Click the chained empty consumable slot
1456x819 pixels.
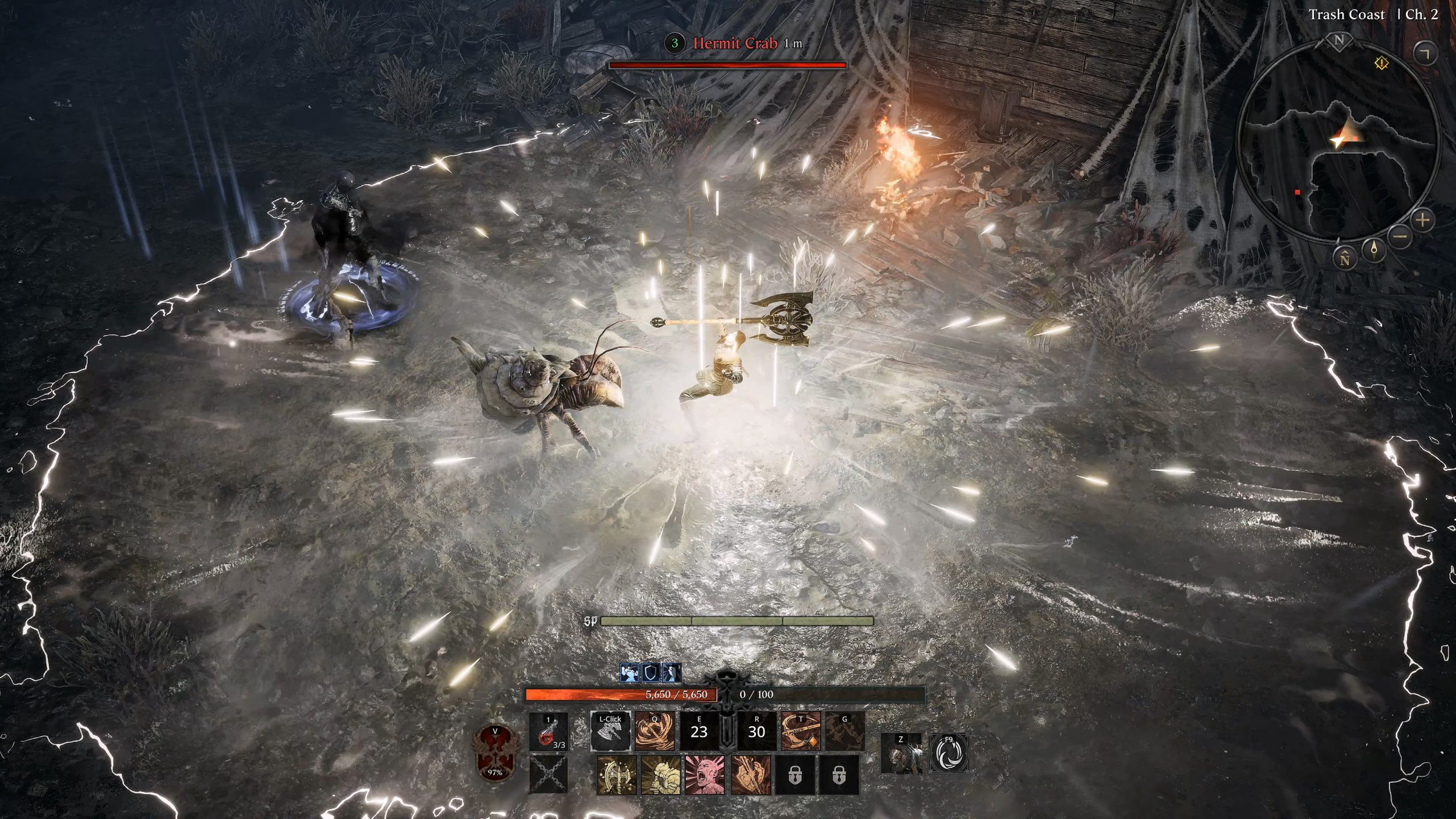tap(548, 775)
